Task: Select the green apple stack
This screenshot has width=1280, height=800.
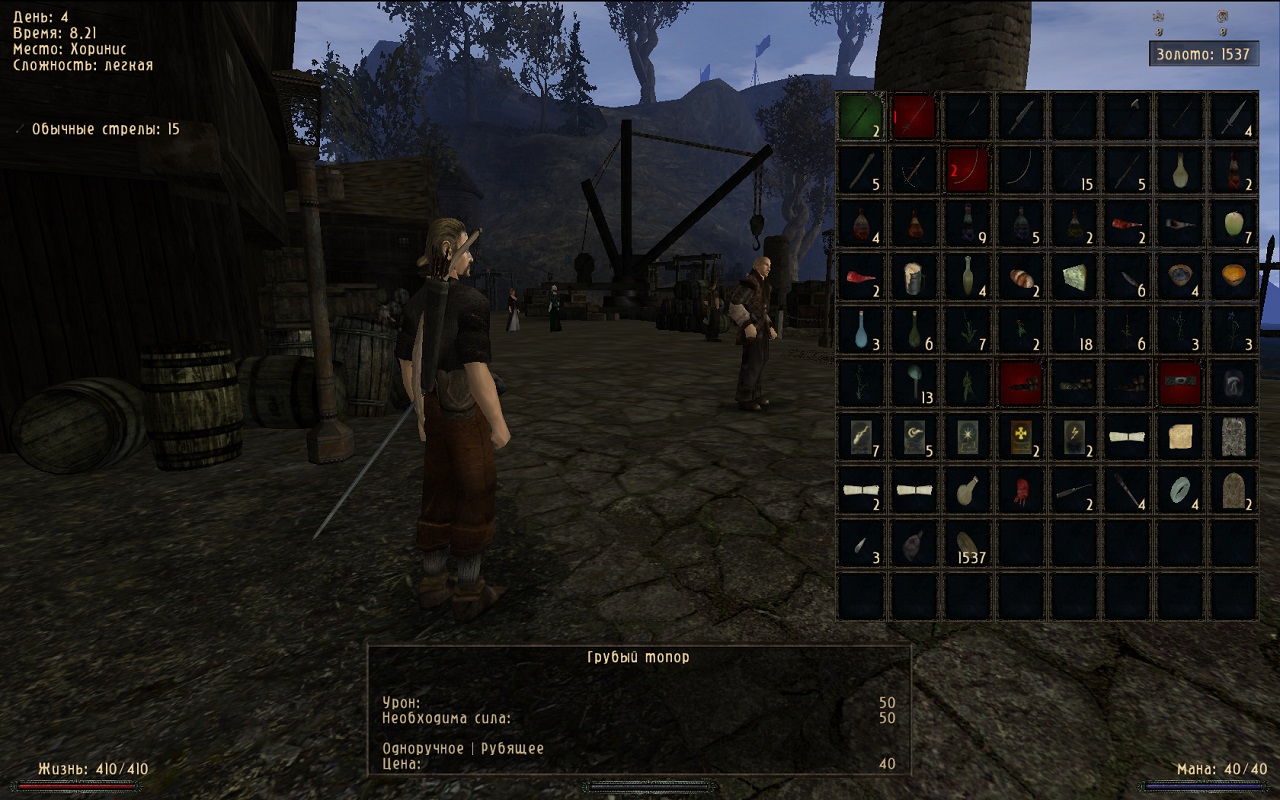Action: tap(1235, 224)
